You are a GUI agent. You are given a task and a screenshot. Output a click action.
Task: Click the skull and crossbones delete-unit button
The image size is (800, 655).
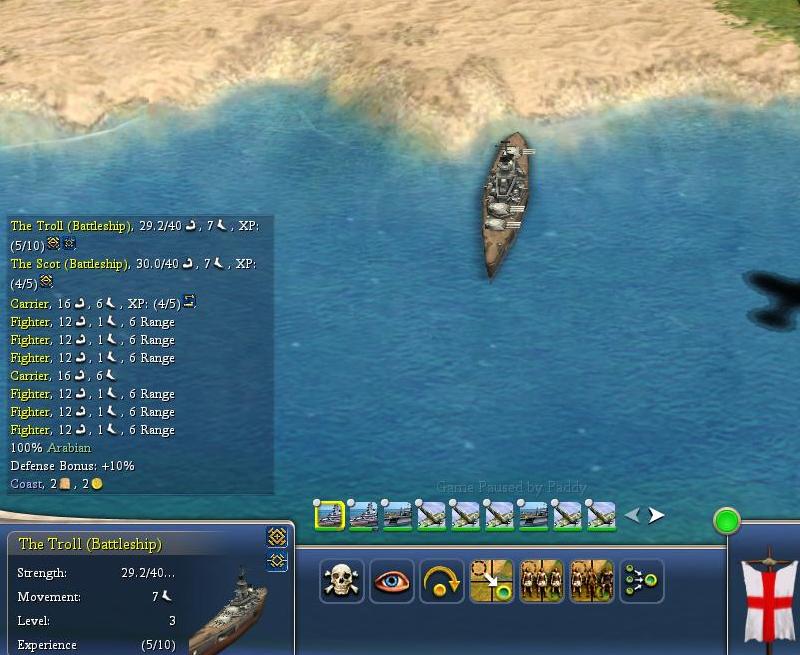pos(342,581)
